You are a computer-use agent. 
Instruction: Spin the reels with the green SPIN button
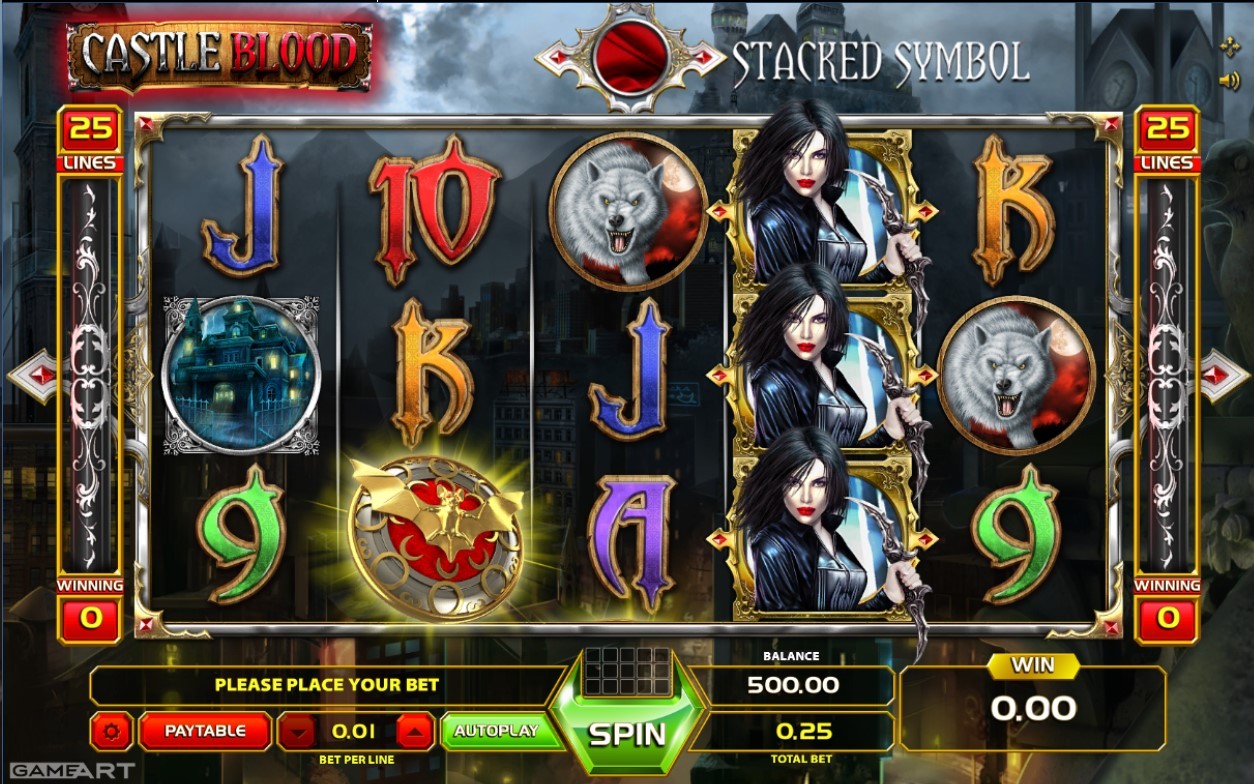(x=627, y=733)
